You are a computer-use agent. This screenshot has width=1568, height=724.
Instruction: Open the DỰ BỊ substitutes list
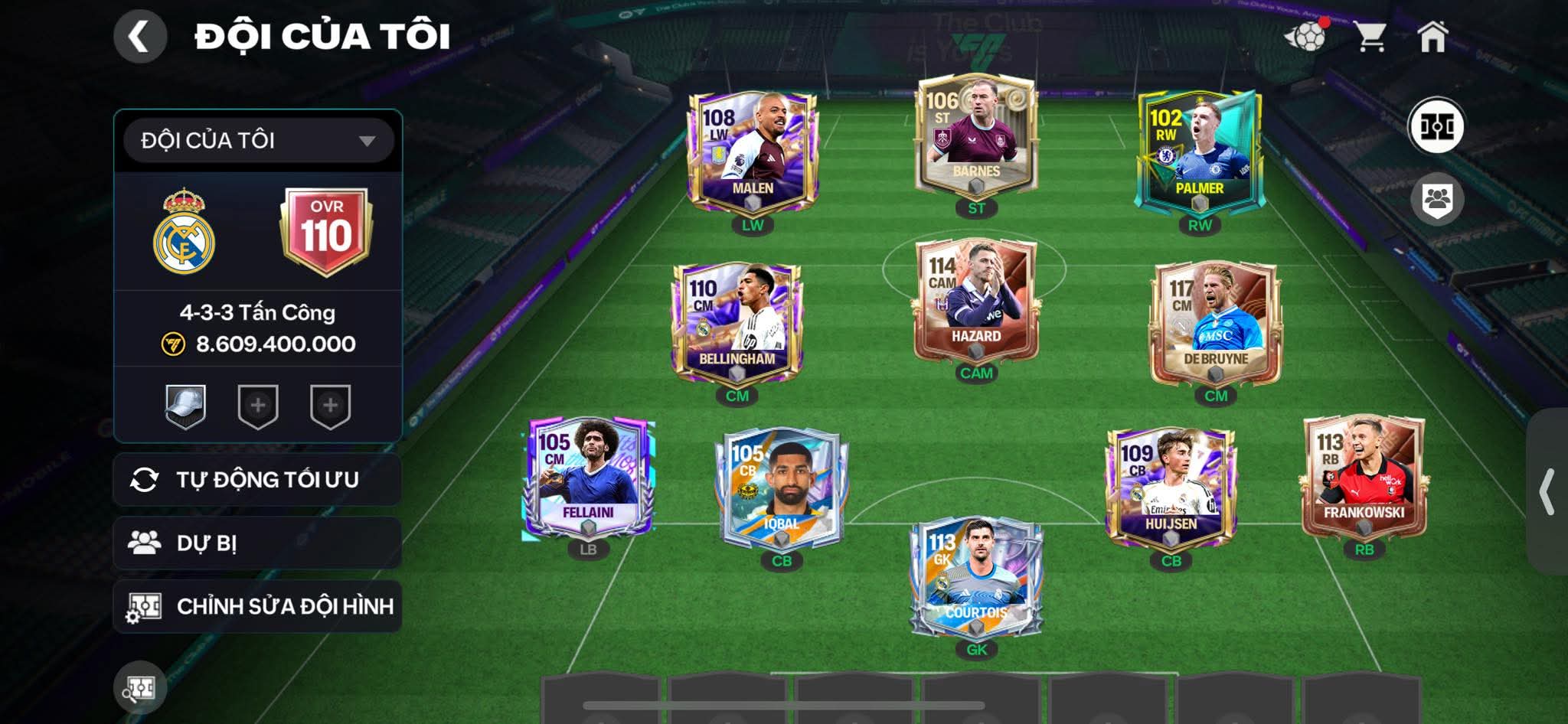point(258,543)
